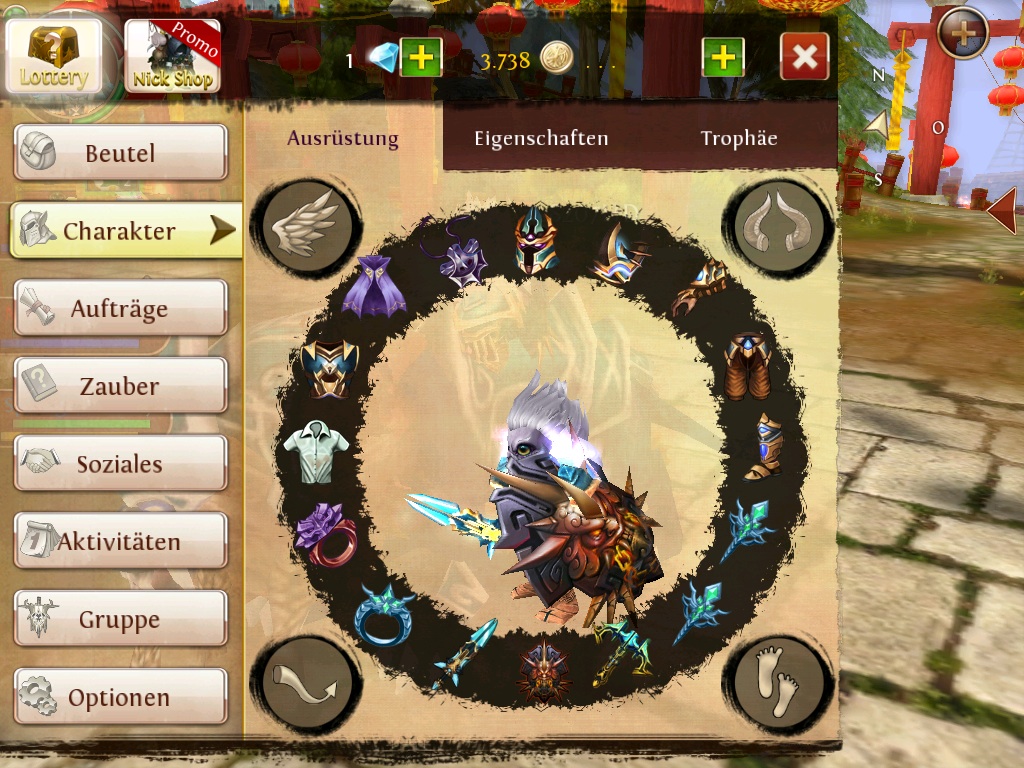Open the Gruppe menu
This screenshot has height=768, width=1024.
121,620
